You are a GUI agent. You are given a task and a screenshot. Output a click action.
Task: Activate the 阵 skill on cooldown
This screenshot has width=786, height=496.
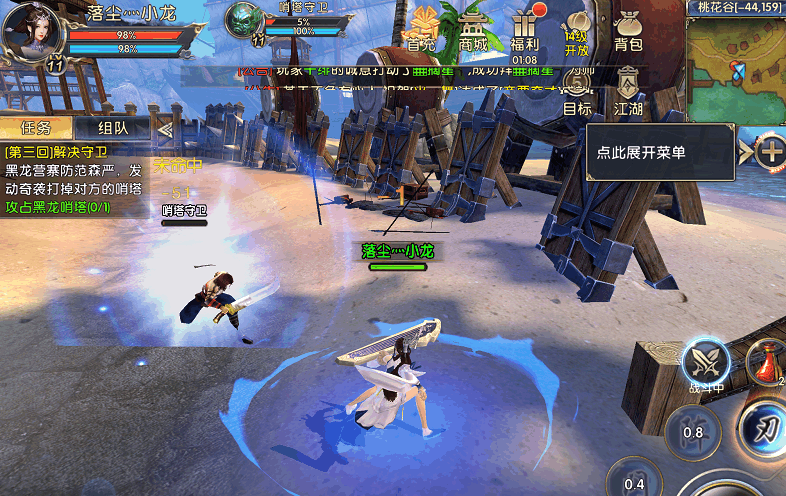click(693, 432)
